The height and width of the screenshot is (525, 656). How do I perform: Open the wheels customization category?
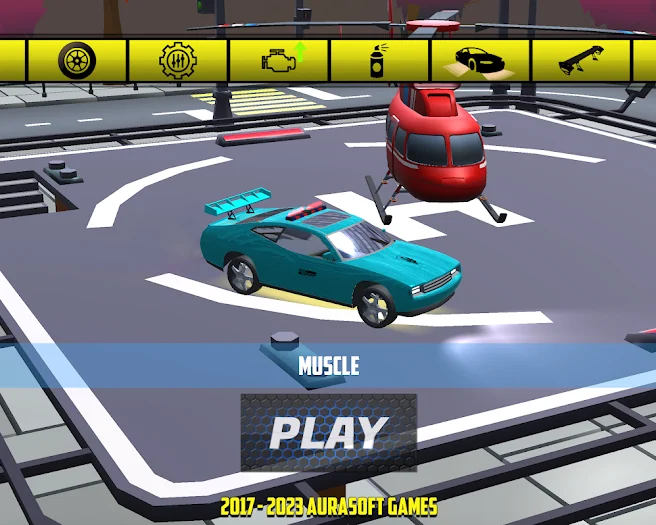click(77, 60)
